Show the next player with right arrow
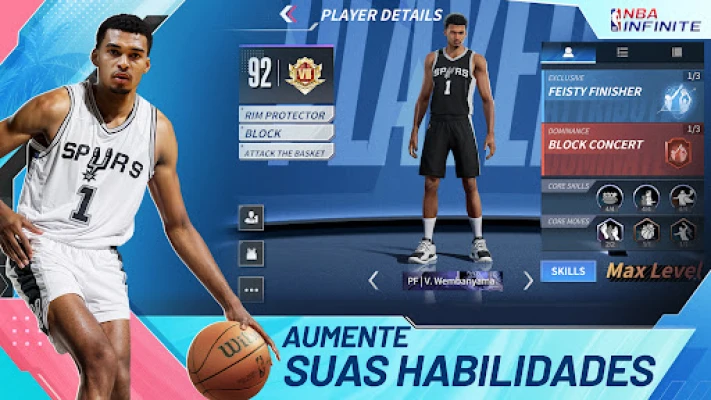This screenshot has height=400, width=711. 528,281
